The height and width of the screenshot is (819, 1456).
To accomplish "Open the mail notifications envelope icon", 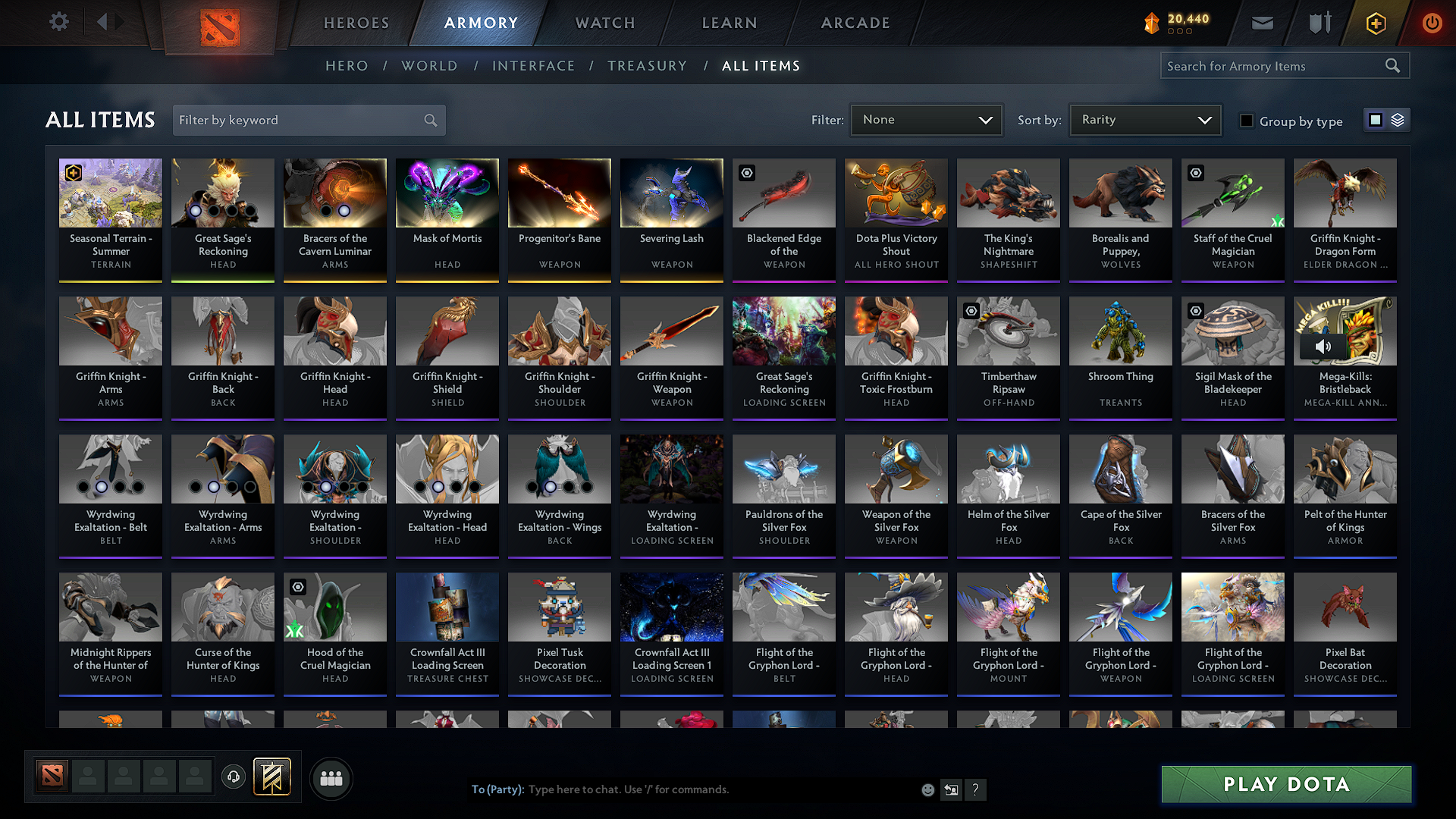I will tap(1261, 23).
